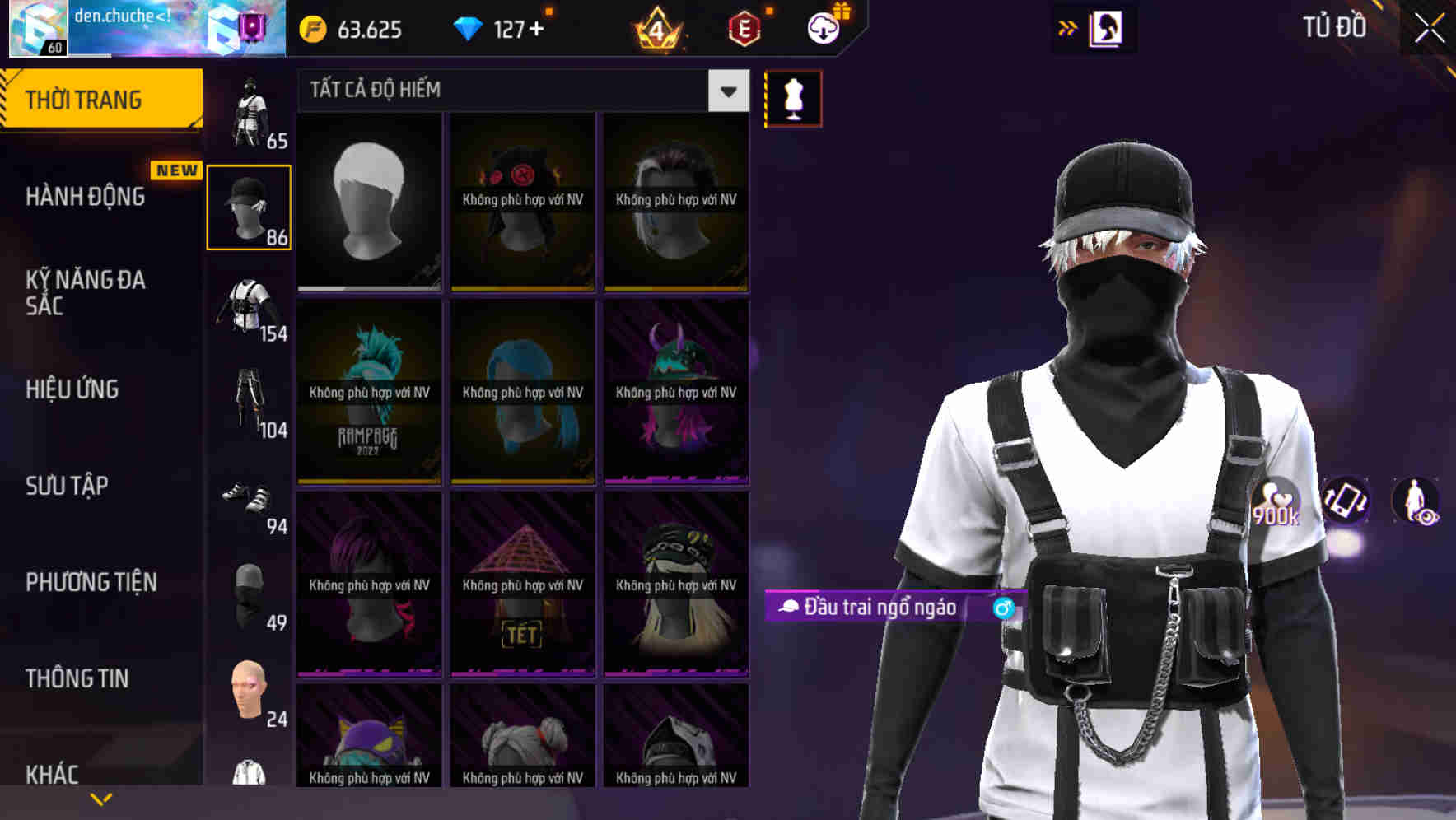Image resolution: width=1456 pixels, height=820 pixels.
Task: Click the cloud download gift icon
Action: (823, 27)
